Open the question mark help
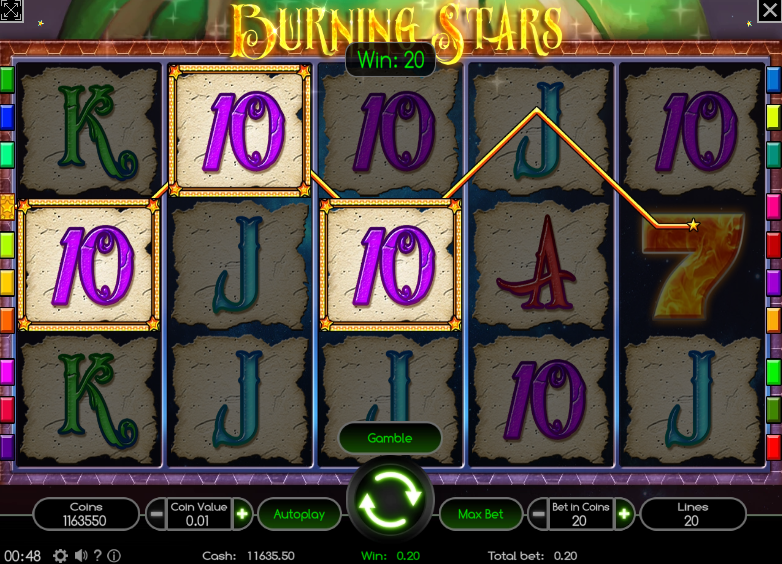Viewport: 782px width, 564px height. [97, 555]
